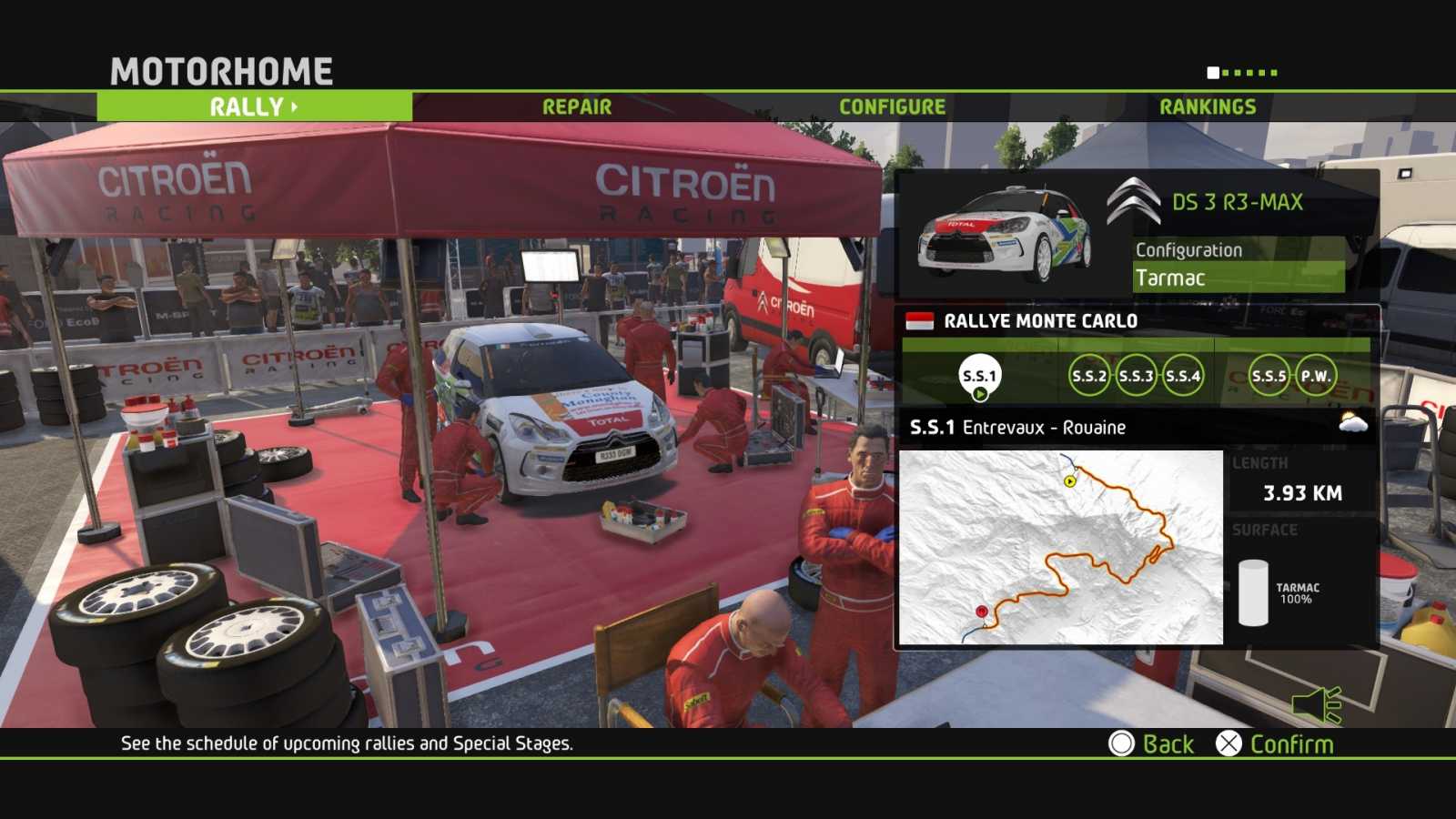
Task: Expand the RALLY tab arrow
Action: 293,107
